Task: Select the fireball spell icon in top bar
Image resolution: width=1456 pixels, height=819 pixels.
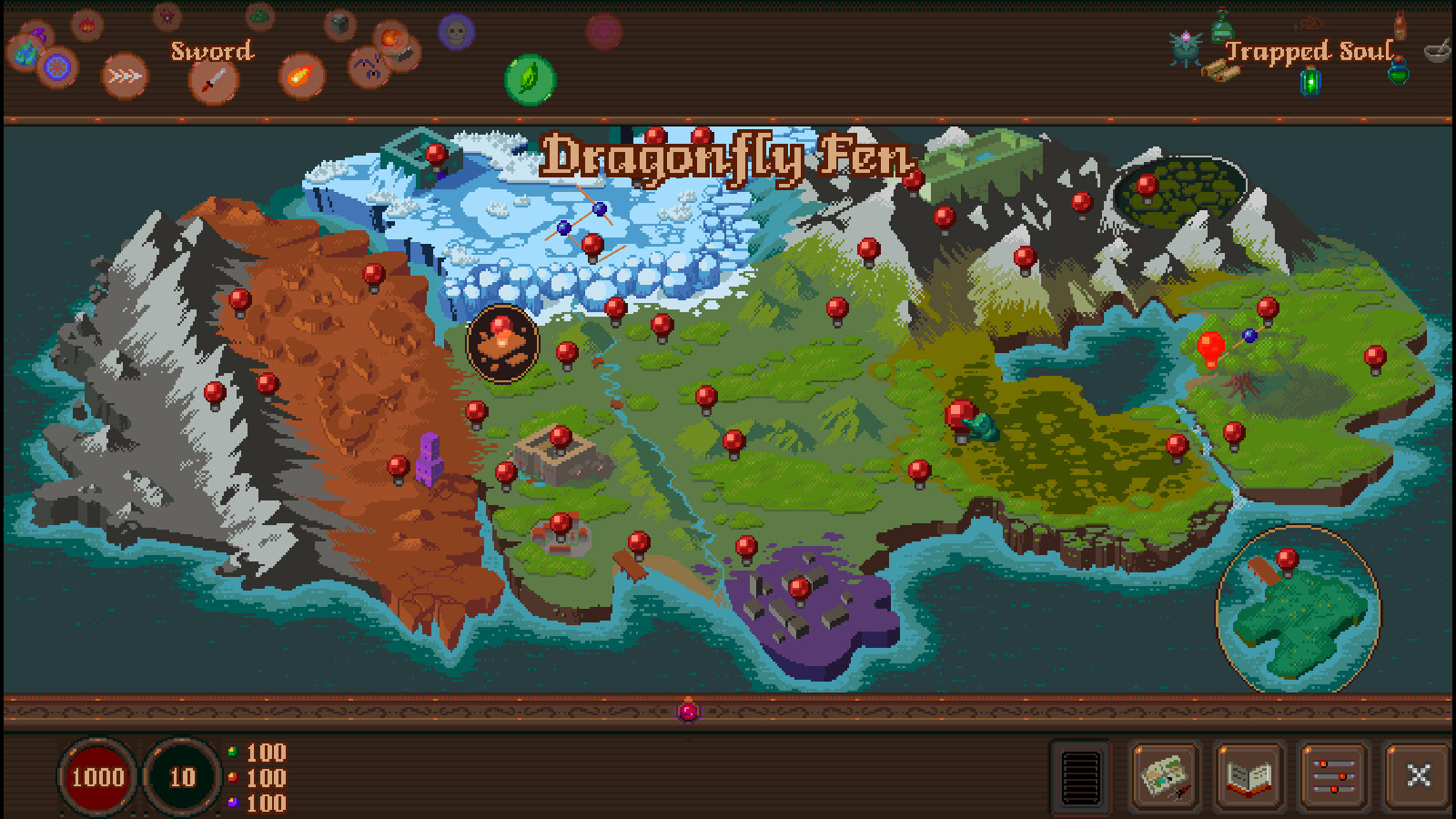Action: click(300, 77)
